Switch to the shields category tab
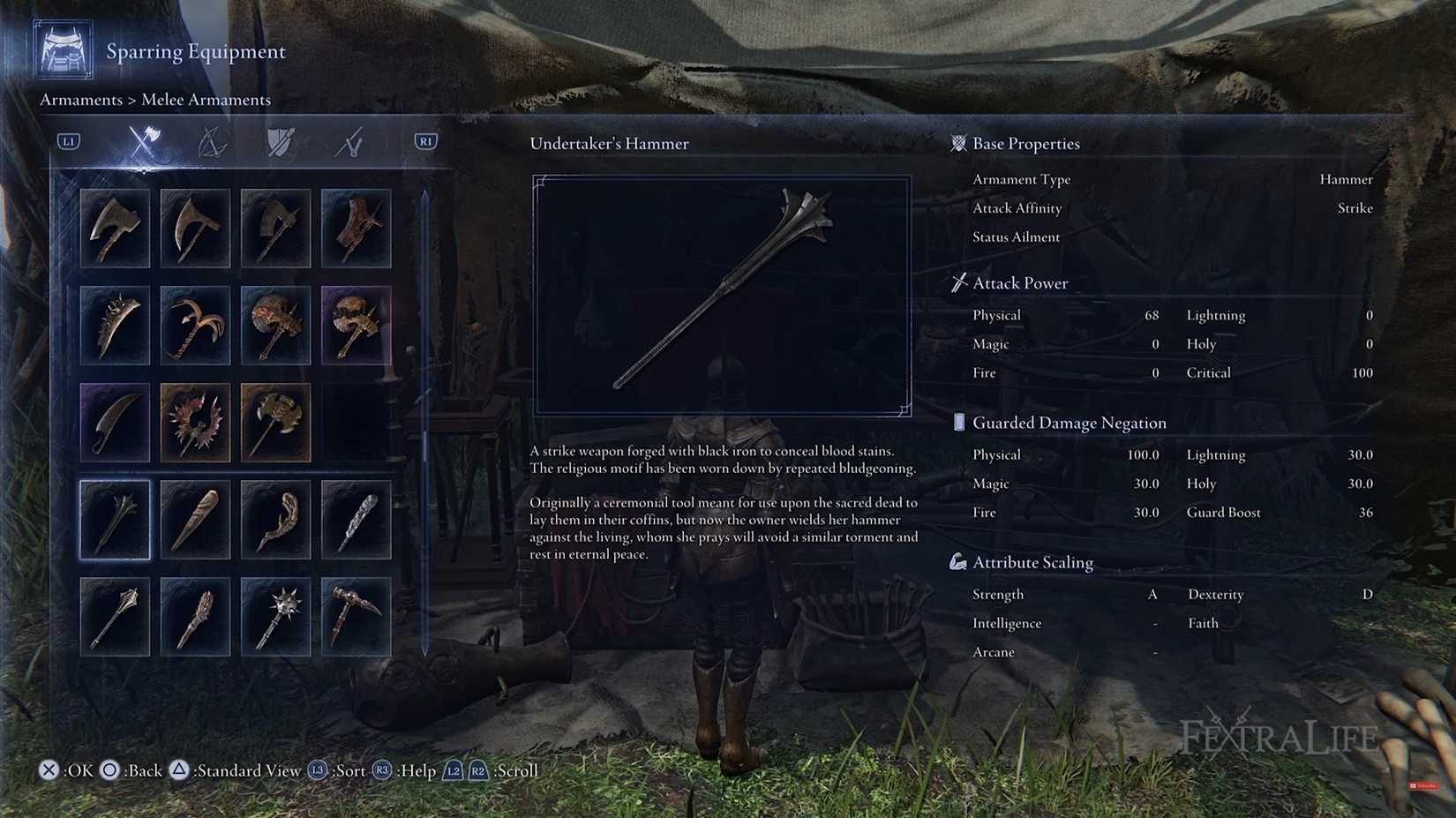Screen dimensions: 1456x818 point(279,143)
